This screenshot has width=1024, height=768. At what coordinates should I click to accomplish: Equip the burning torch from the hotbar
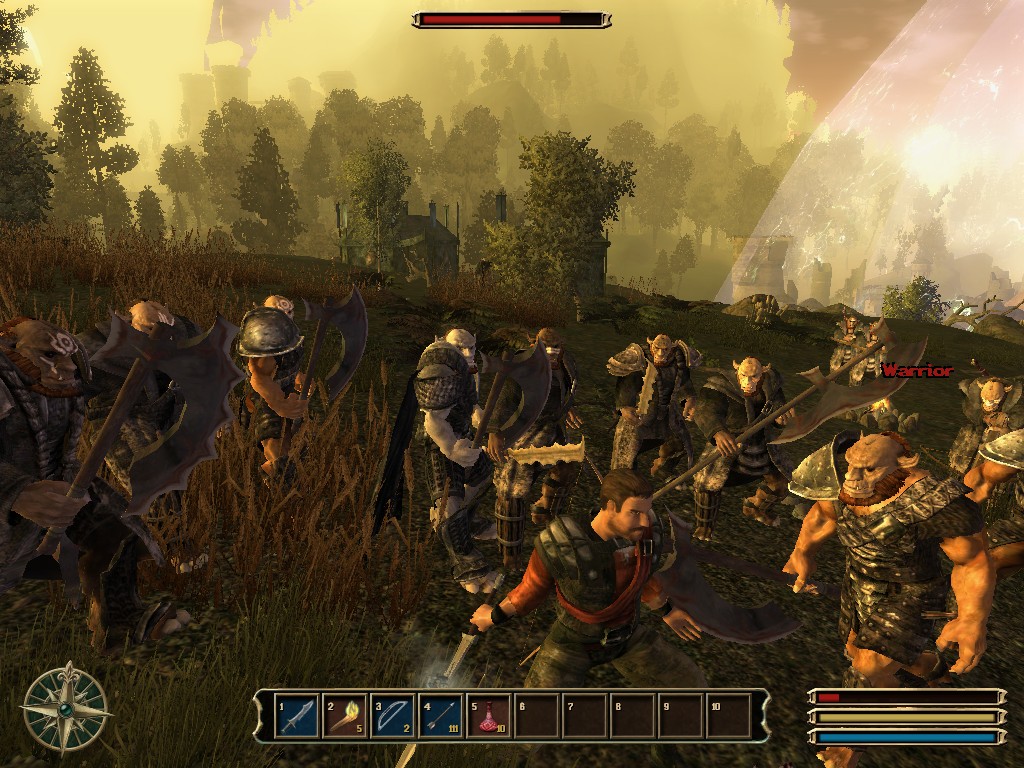tap(345, 716)
